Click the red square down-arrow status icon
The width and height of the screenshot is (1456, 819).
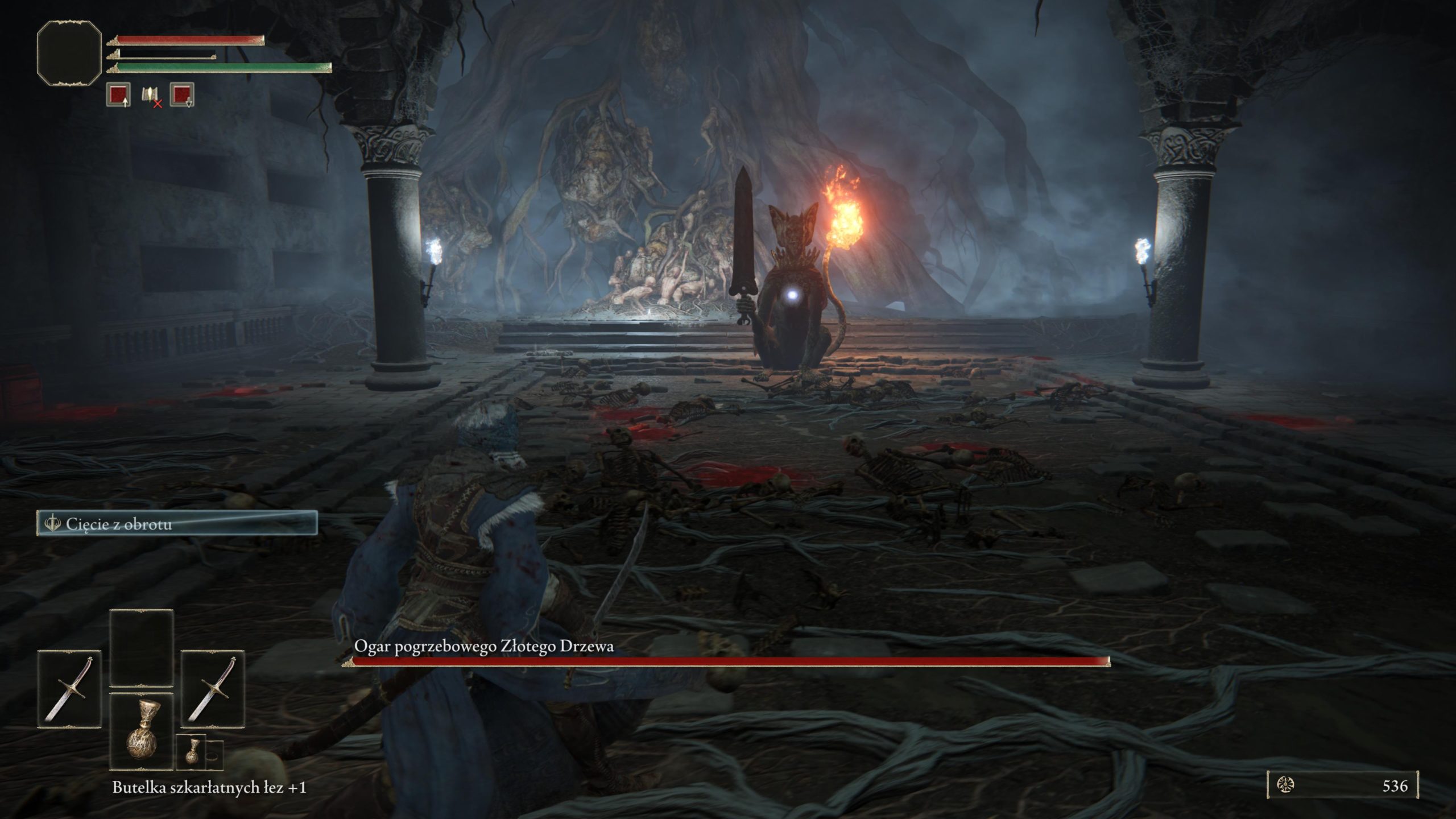coord(182,94)
